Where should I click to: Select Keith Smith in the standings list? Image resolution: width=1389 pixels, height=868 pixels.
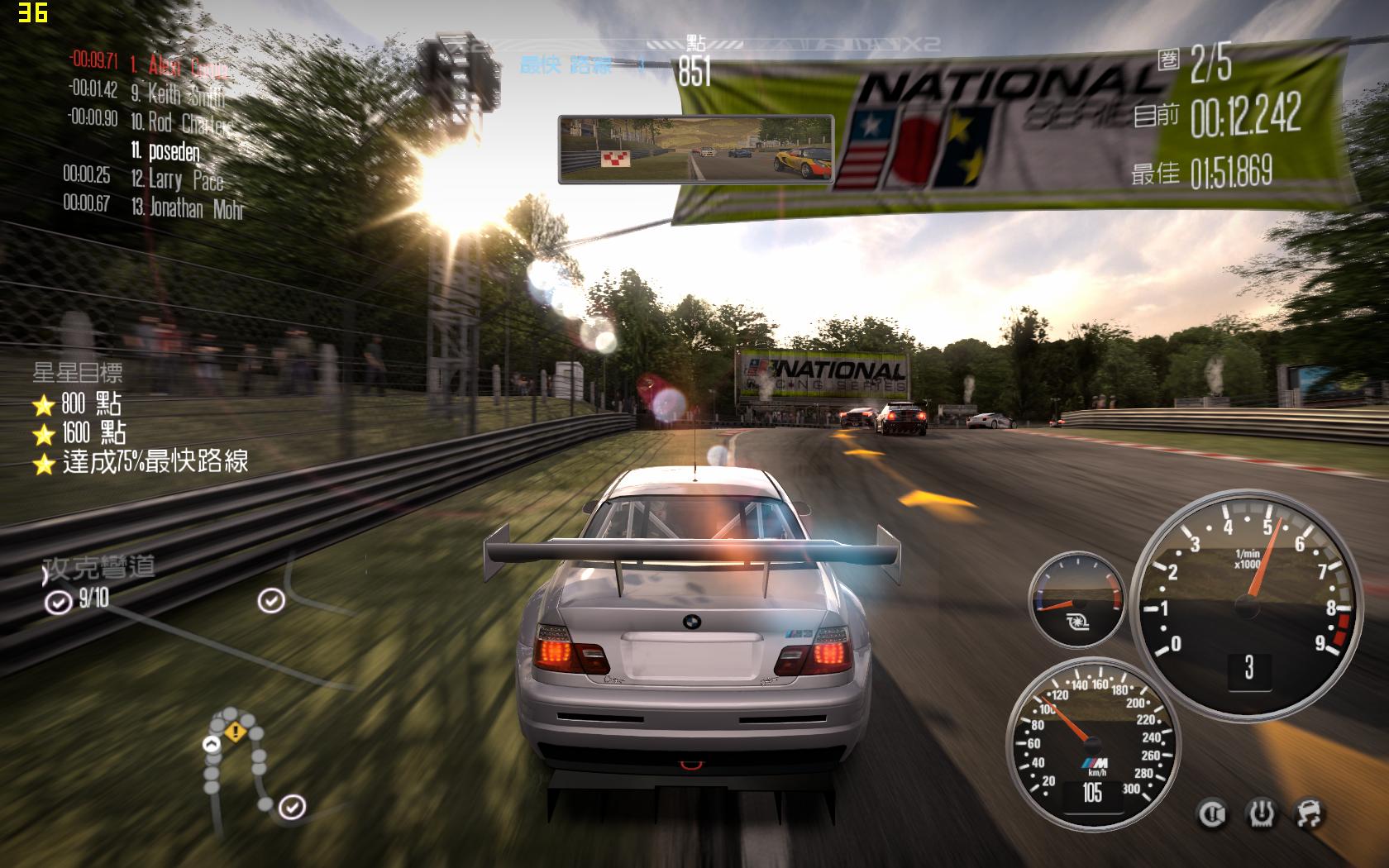pos(178,94)
